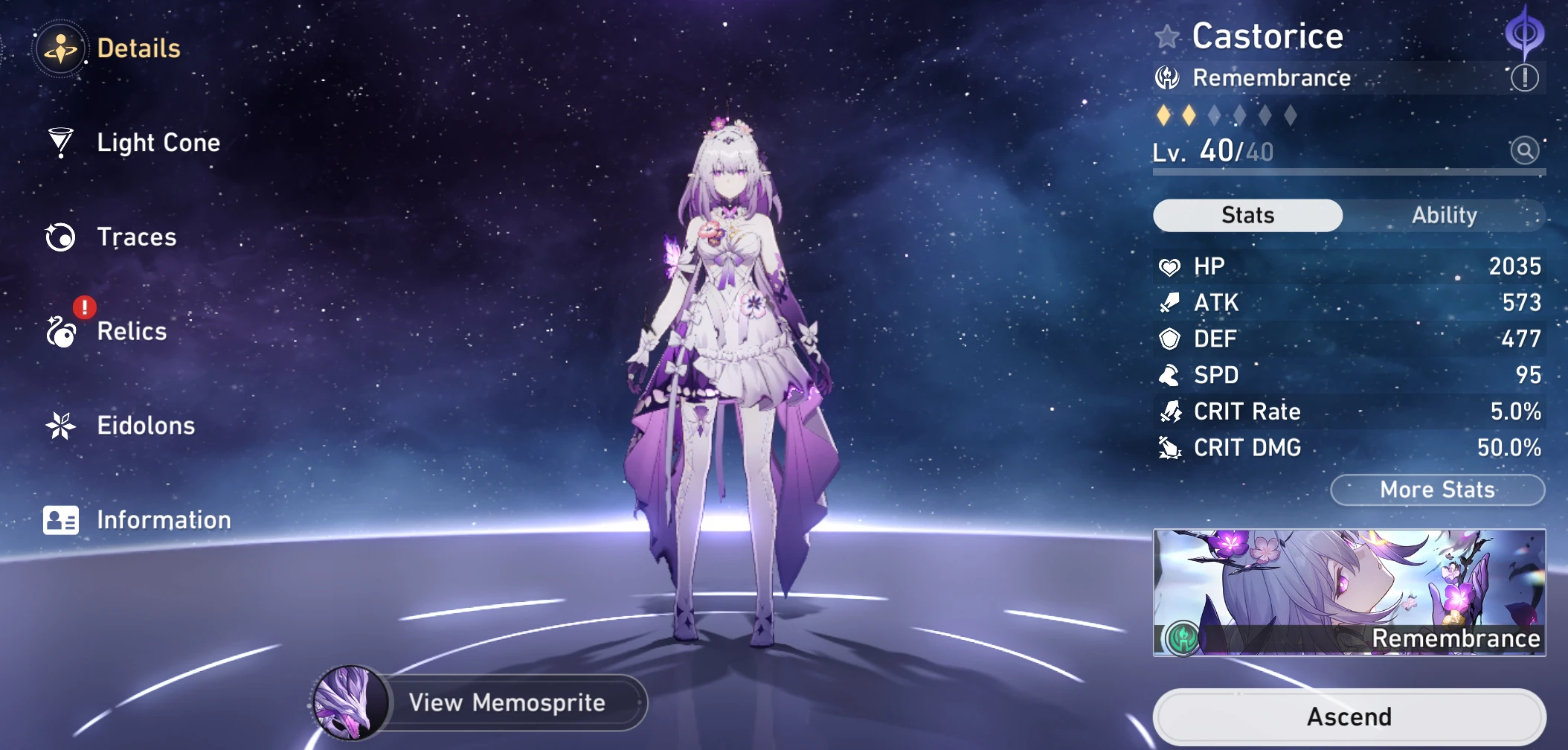Click View Memosprite
Viewport: 1568px width, 750px height.
[506, 702]
